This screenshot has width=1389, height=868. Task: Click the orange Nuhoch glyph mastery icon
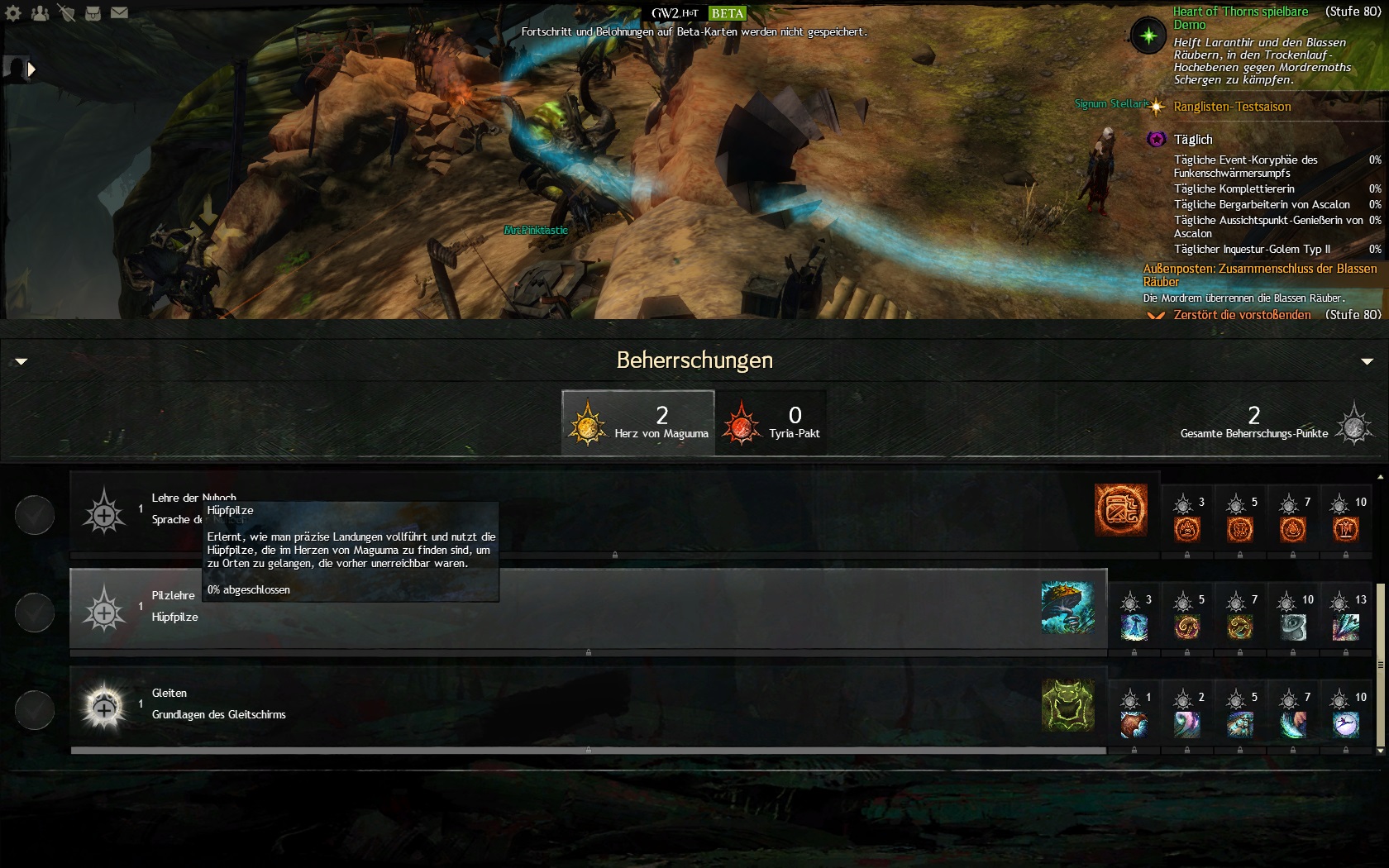click(1120, 510)
